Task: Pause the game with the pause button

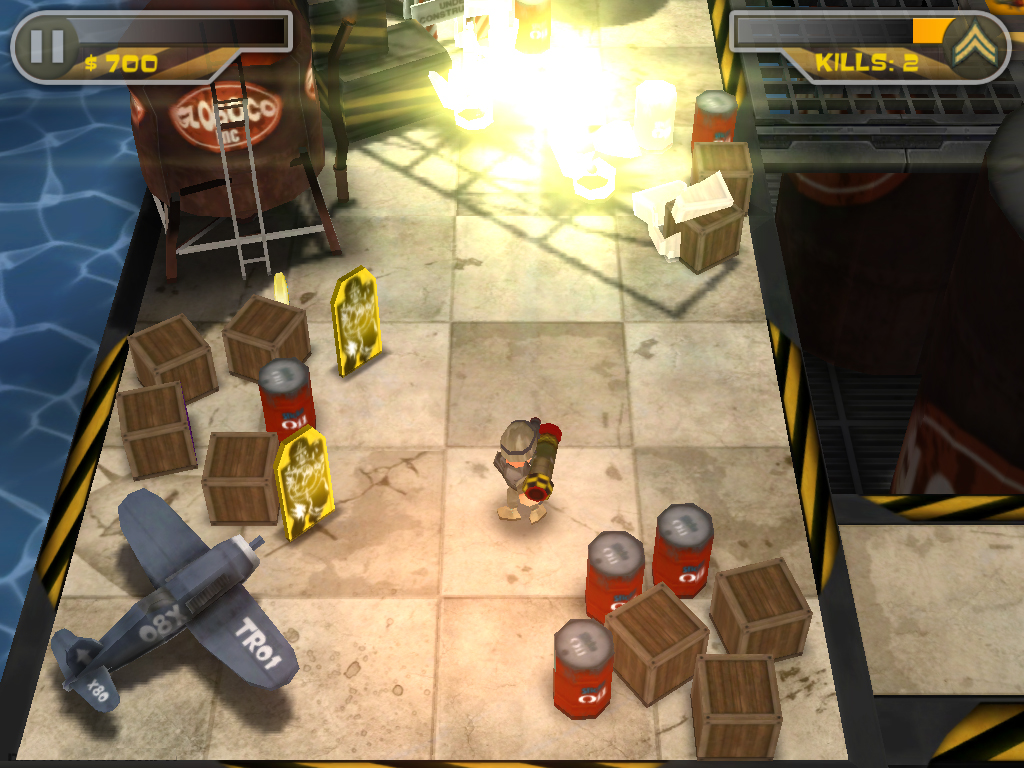Action: tap(46, 46)
